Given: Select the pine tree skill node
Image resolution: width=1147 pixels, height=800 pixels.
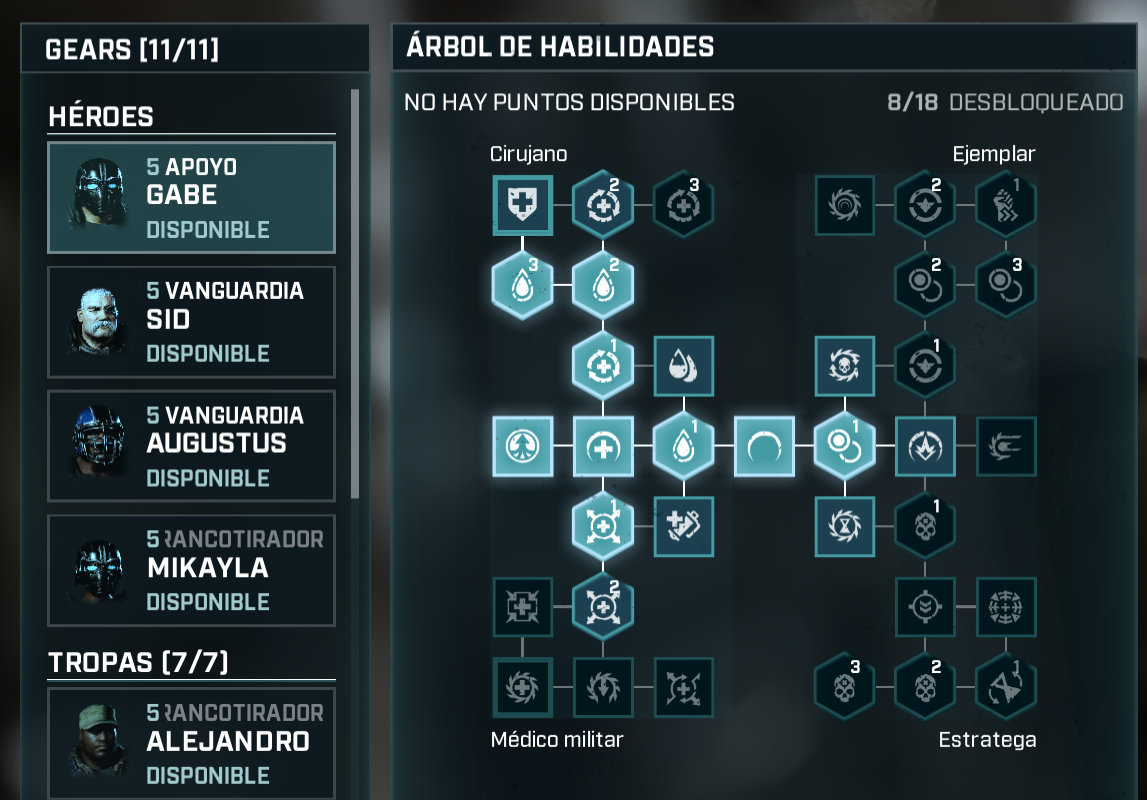Looking at the screenshot, I should coord(522,446).
